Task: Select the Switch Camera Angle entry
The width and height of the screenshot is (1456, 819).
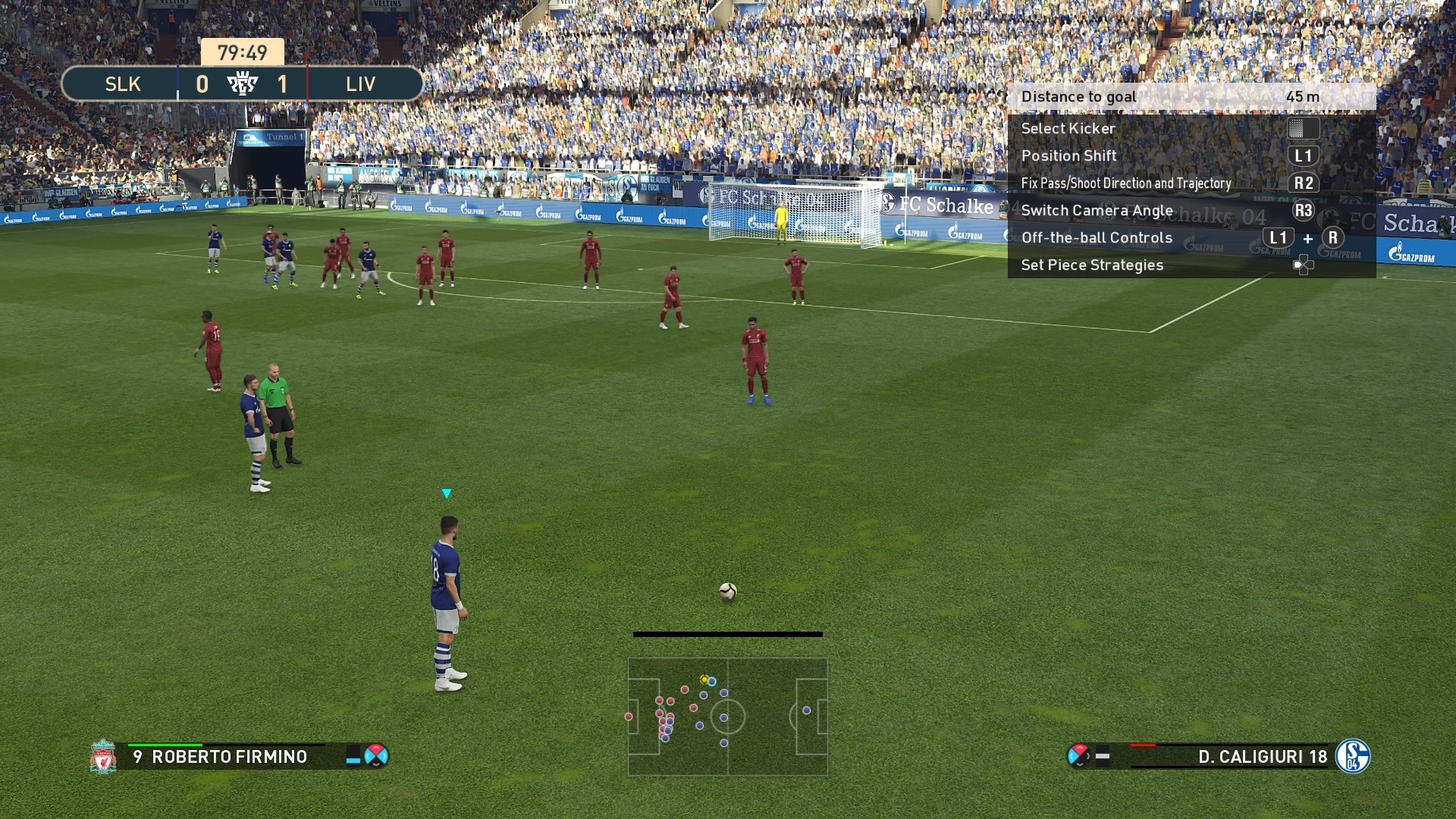Action: point(1097,210)
